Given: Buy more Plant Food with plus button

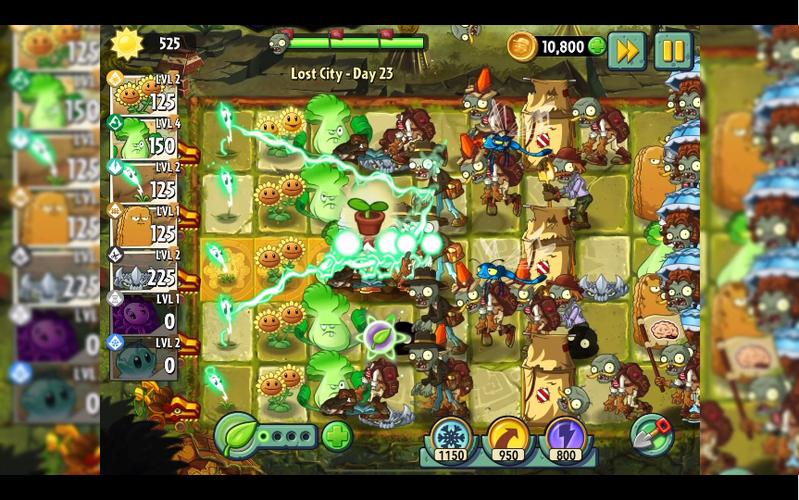Looking at the screenshot, I should [337, 437].
